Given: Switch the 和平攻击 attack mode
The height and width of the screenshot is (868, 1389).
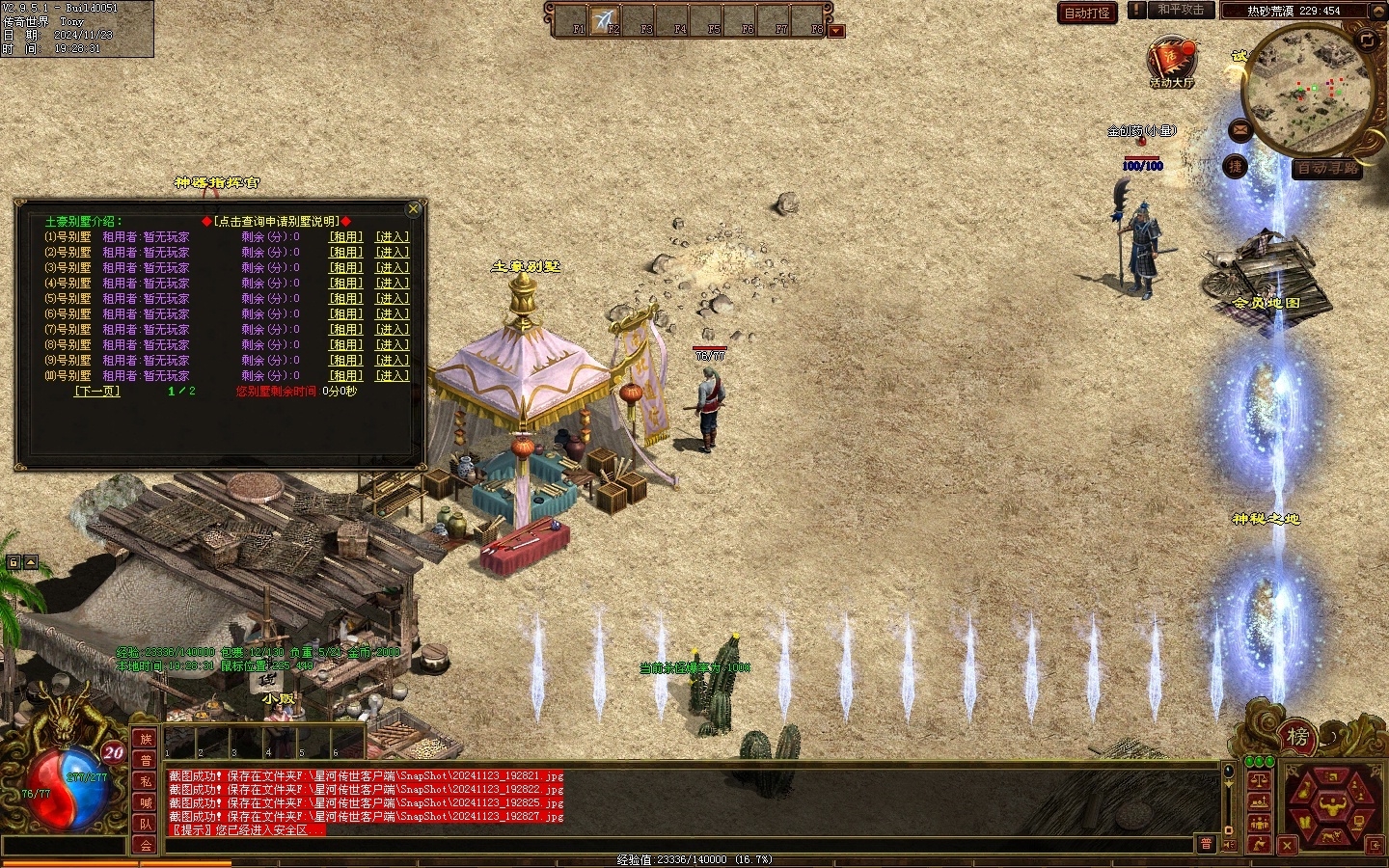Looking at the screenshot, I should 1181,10.
